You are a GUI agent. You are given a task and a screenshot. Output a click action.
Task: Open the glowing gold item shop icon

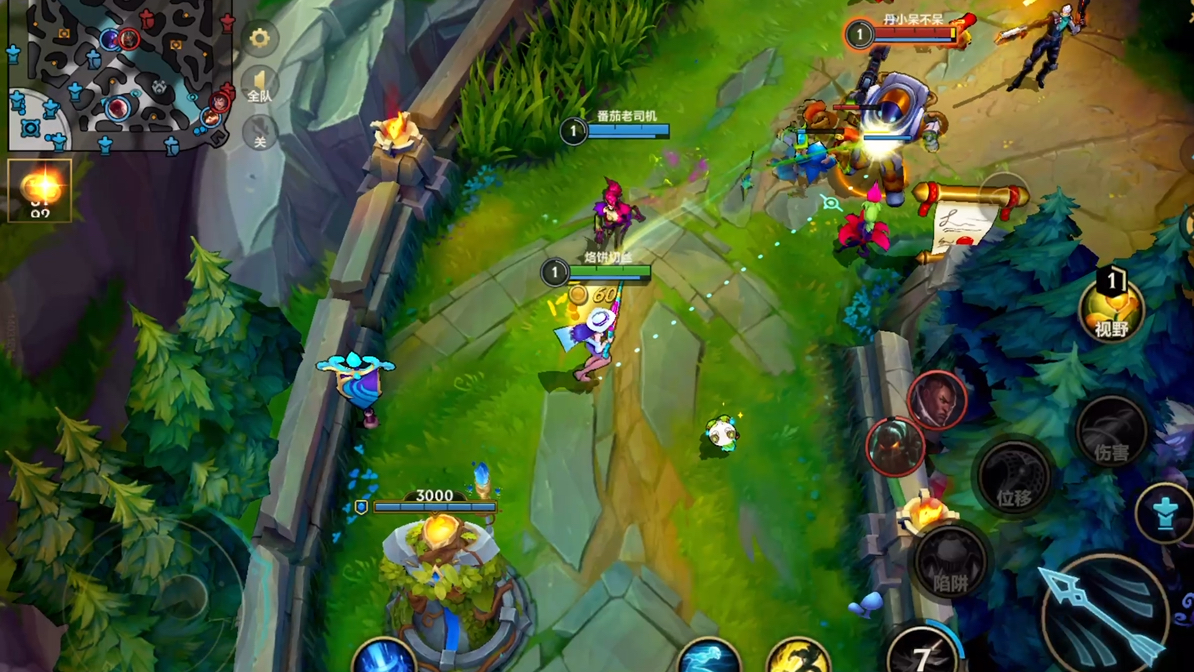coord(40,189)
